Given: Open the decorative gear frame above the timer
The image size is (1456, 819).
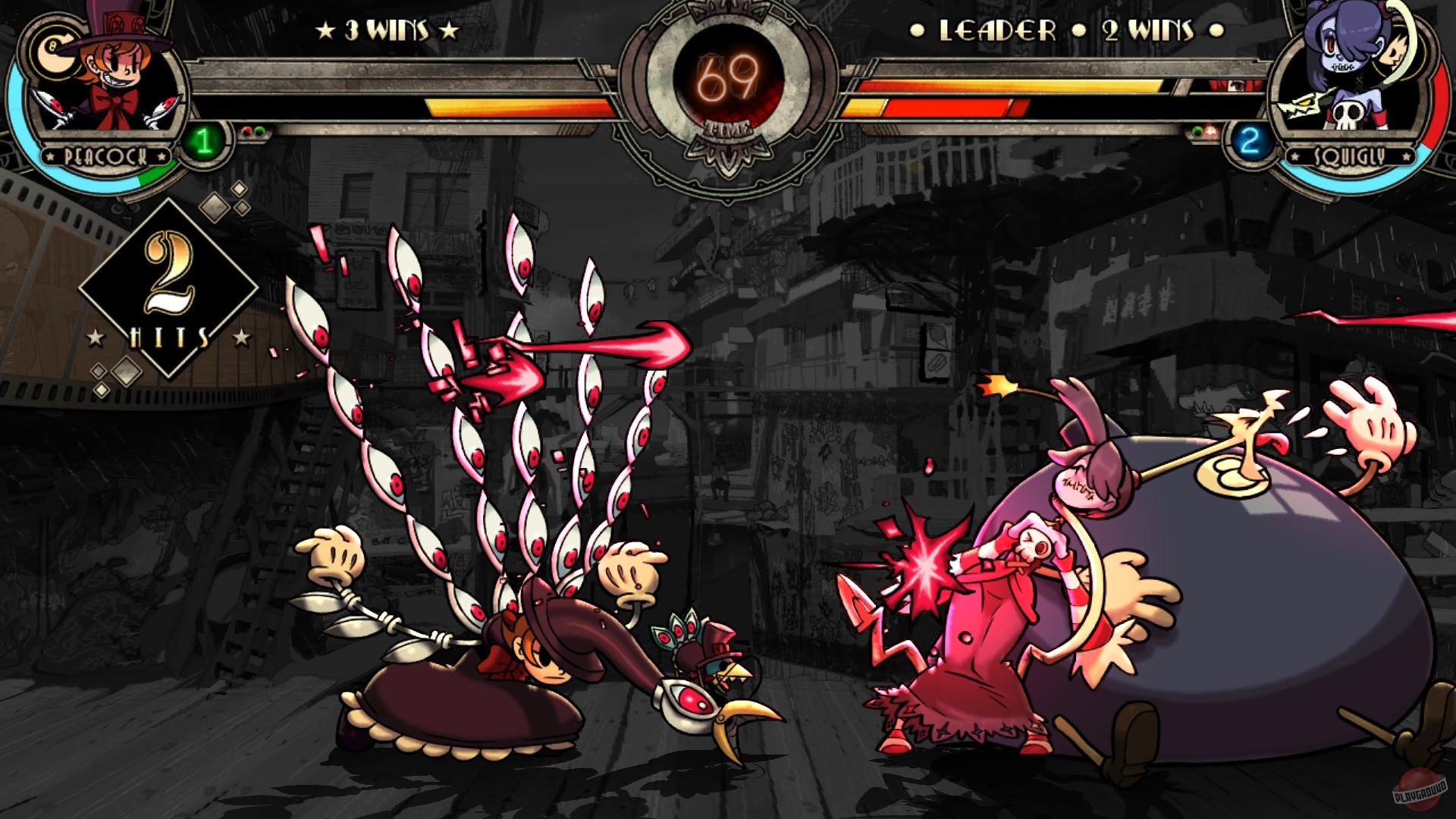Looking at the screenshot, I should tap(725, 11).
